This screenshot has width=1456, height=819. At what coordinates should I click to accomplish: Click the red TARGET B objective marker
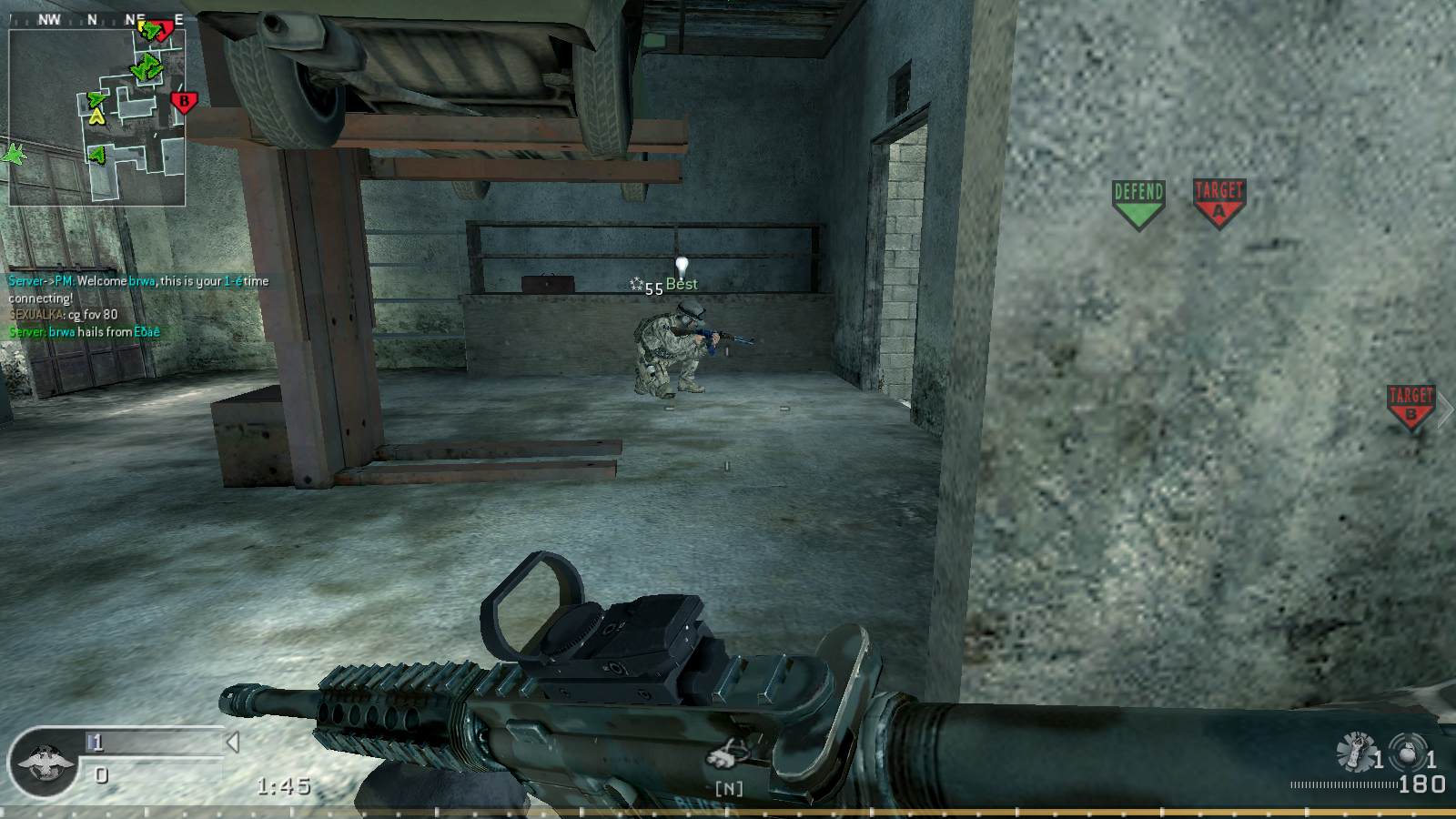[1410, 406]
